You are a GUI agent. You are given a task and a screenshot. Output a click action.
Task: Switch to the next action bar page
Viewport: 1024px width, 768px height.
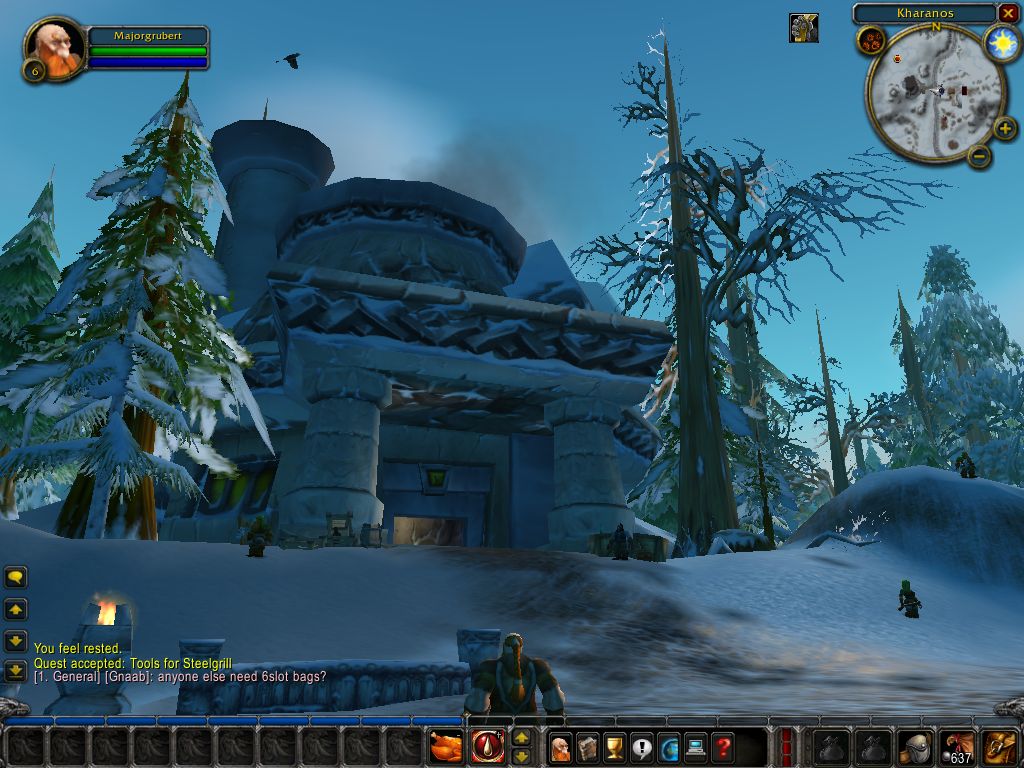coord(521,738)
